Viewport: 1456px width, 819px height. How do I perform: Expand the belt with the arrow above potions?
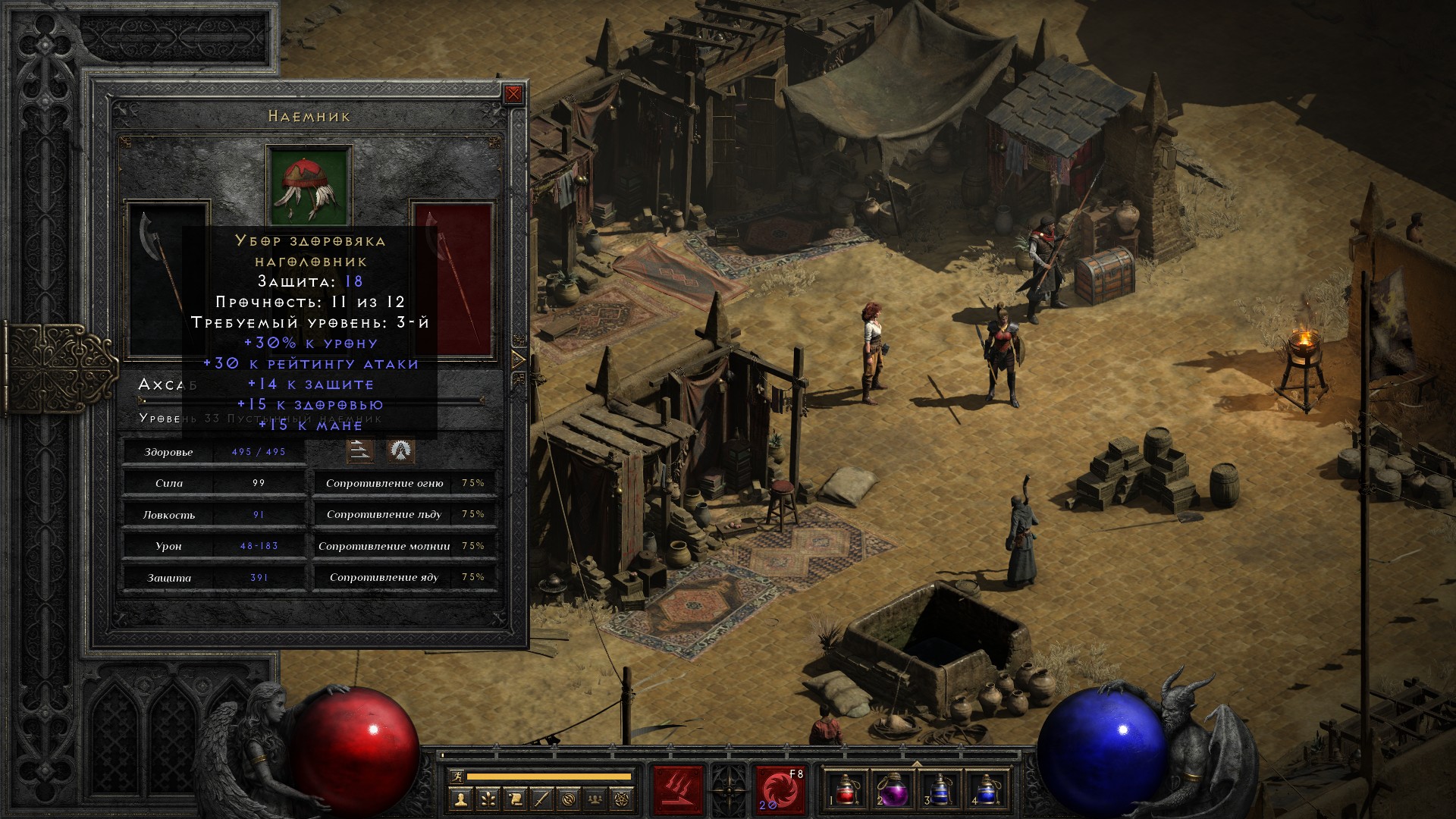(916, 764)
